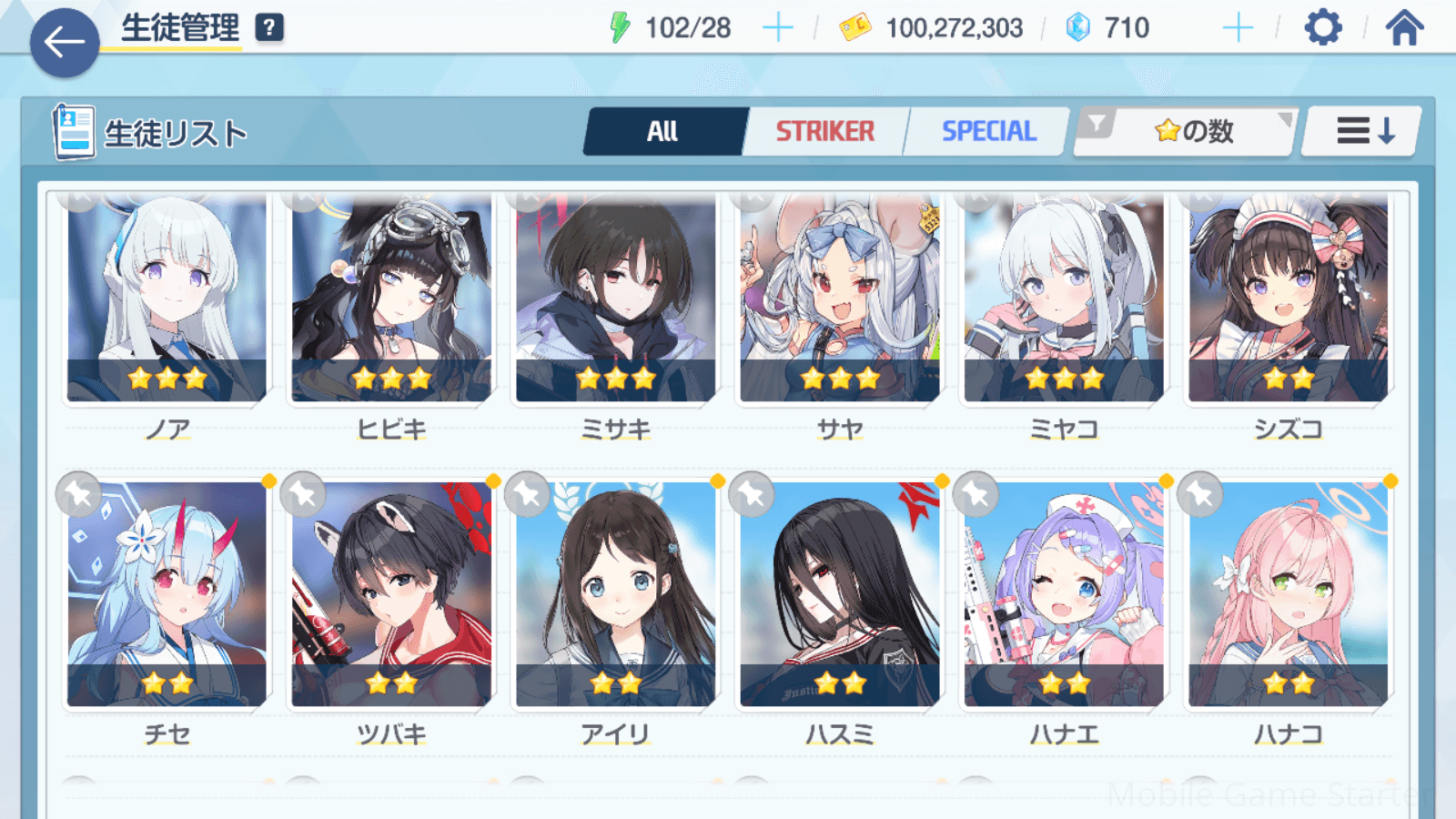Image resolution: width=1456 pixels, height=819 pixels.
Task: Switch to the SPECIAL tab
Action: click(988, 132)
